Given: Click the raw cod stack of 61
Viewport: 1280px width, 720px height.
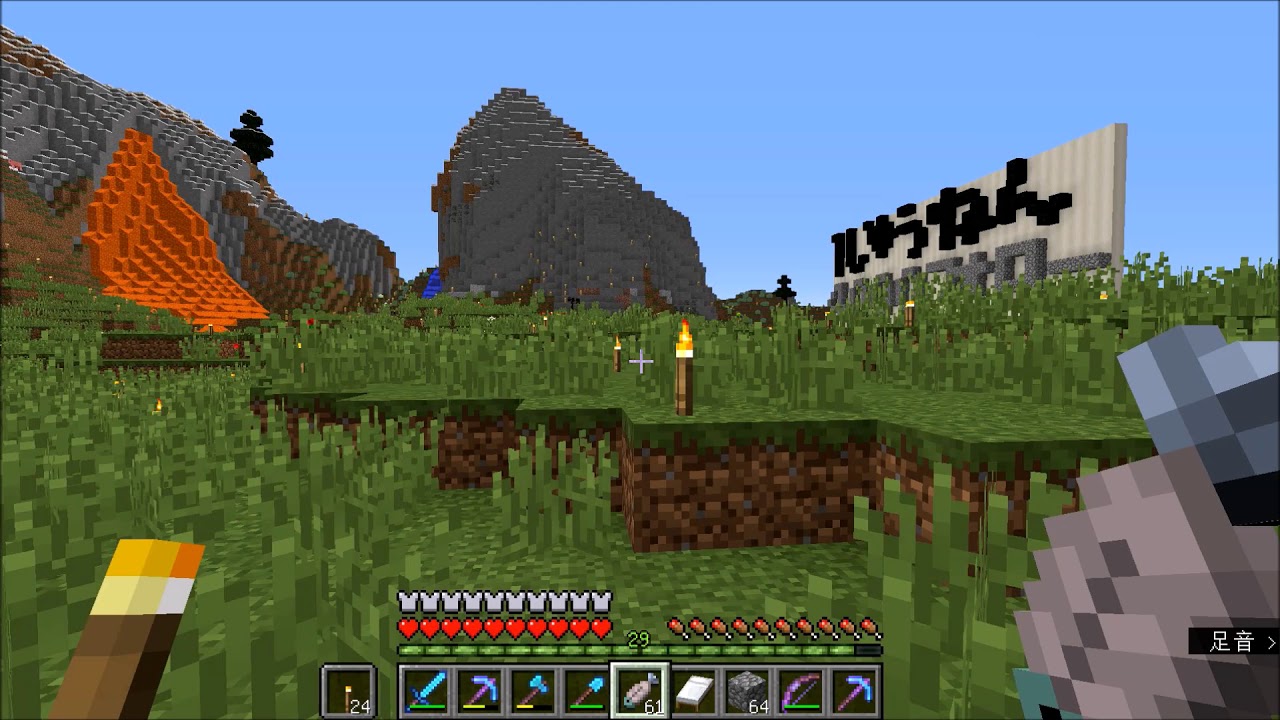Looking at the screenshot, I should [640, 694].
